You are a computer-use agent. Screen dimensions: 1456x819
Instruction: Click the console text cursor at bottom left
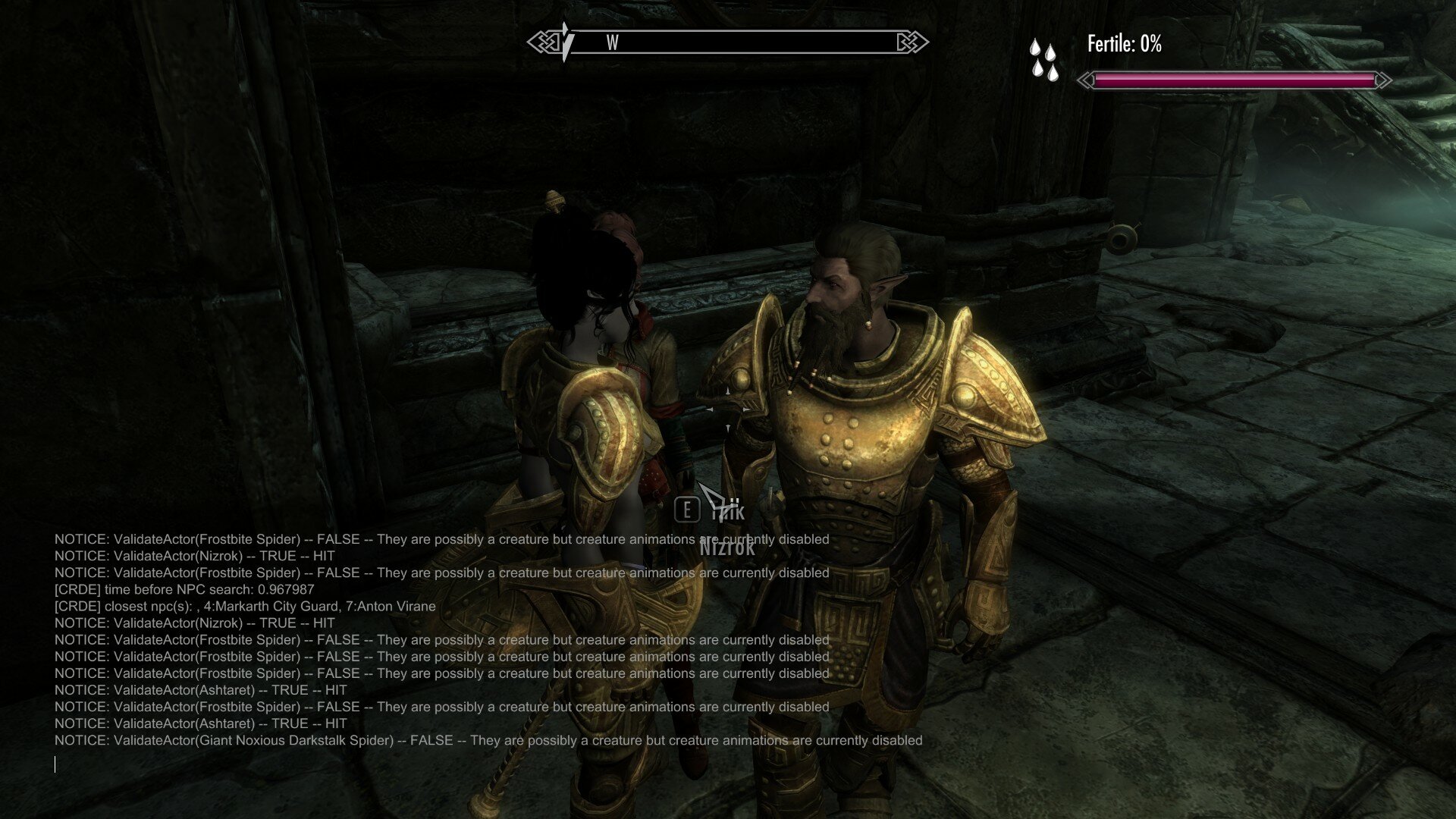tap(56, 765)
